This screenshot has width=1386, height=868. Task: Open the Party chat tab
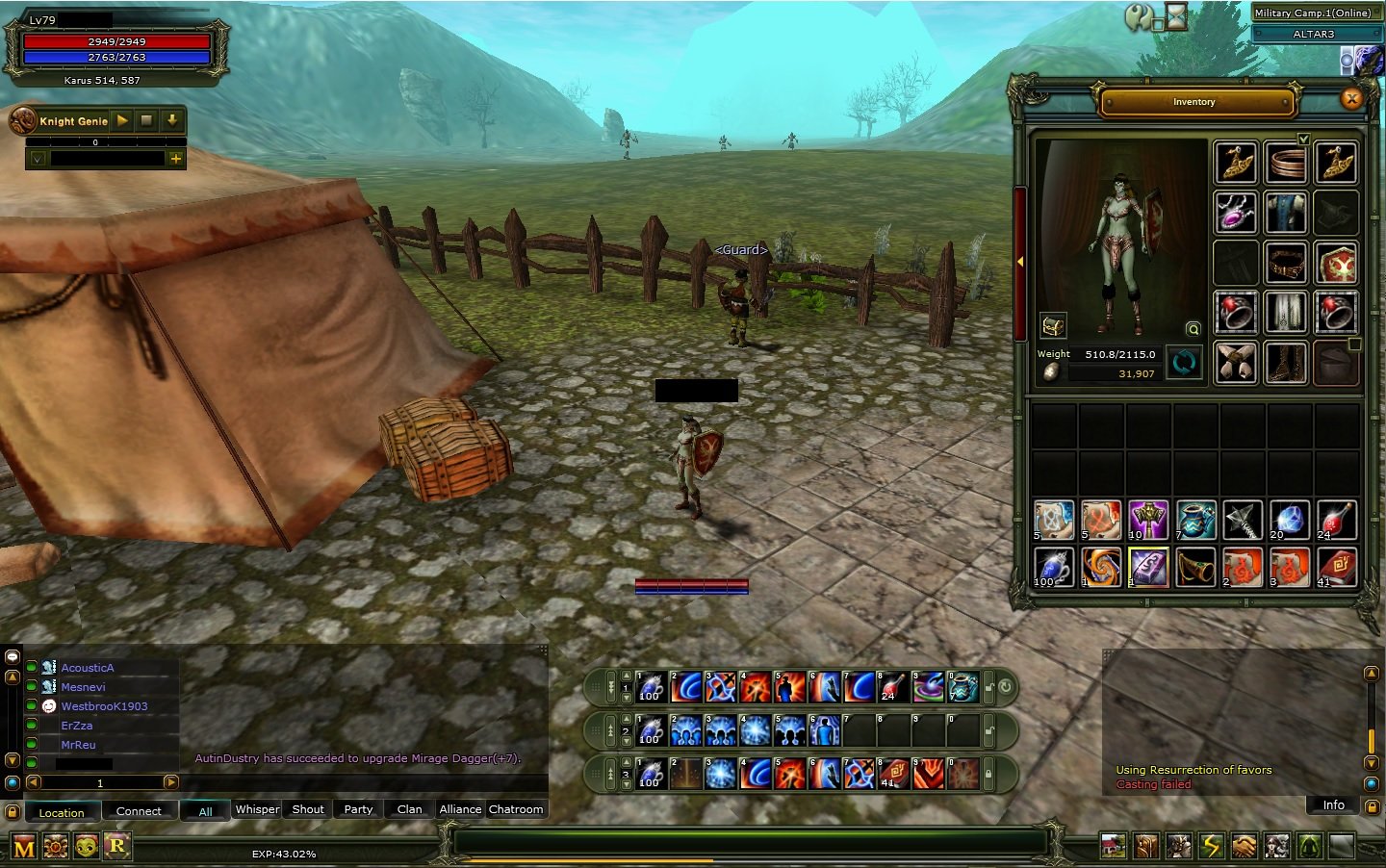pos(357,809)
